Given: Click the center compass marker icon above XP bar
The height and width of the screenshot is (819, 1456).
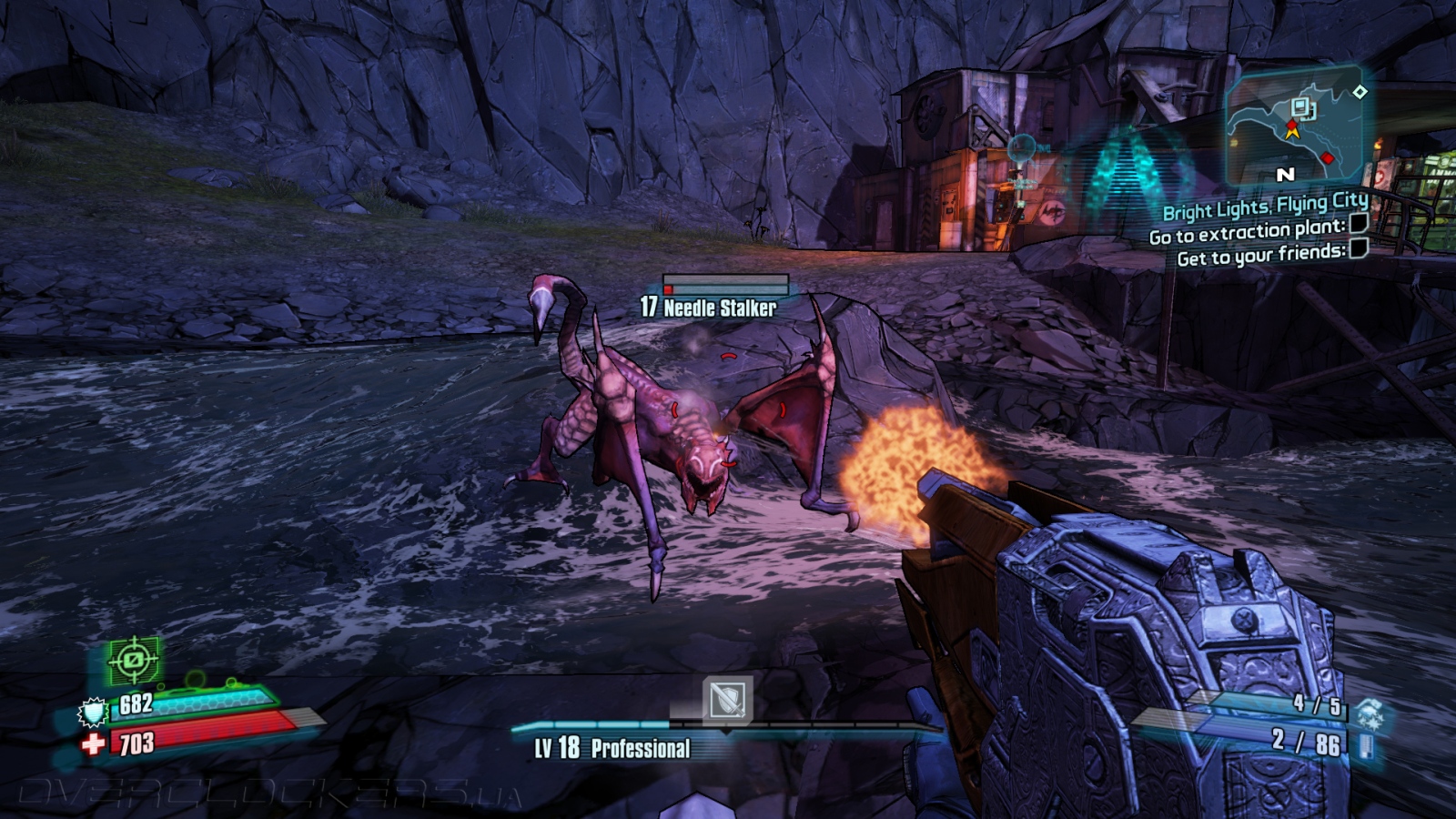Looking at the screenshot, I should (x=726, y=701).
